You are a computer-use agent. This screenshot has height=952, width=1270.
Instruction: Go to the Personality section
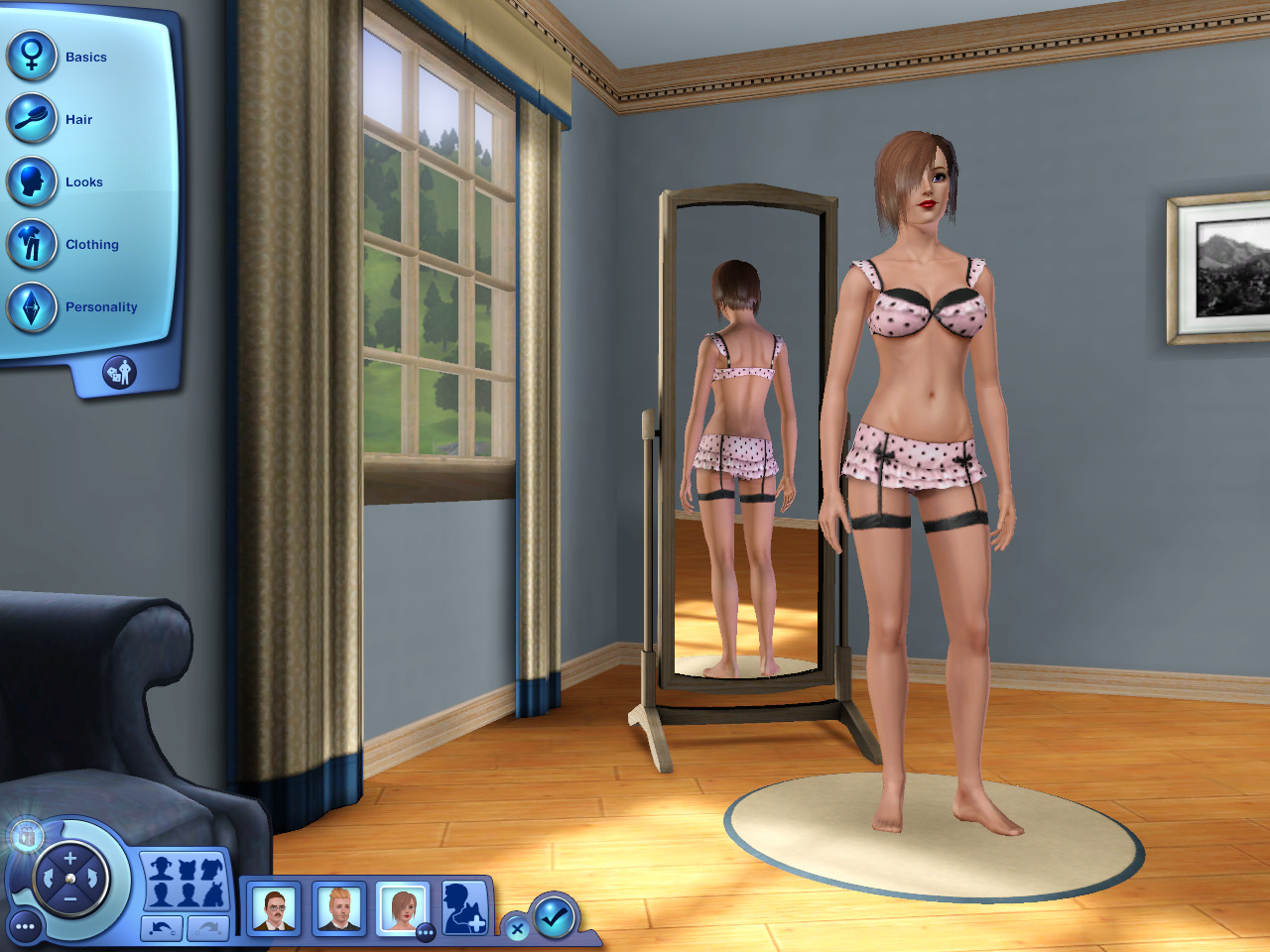33,306
